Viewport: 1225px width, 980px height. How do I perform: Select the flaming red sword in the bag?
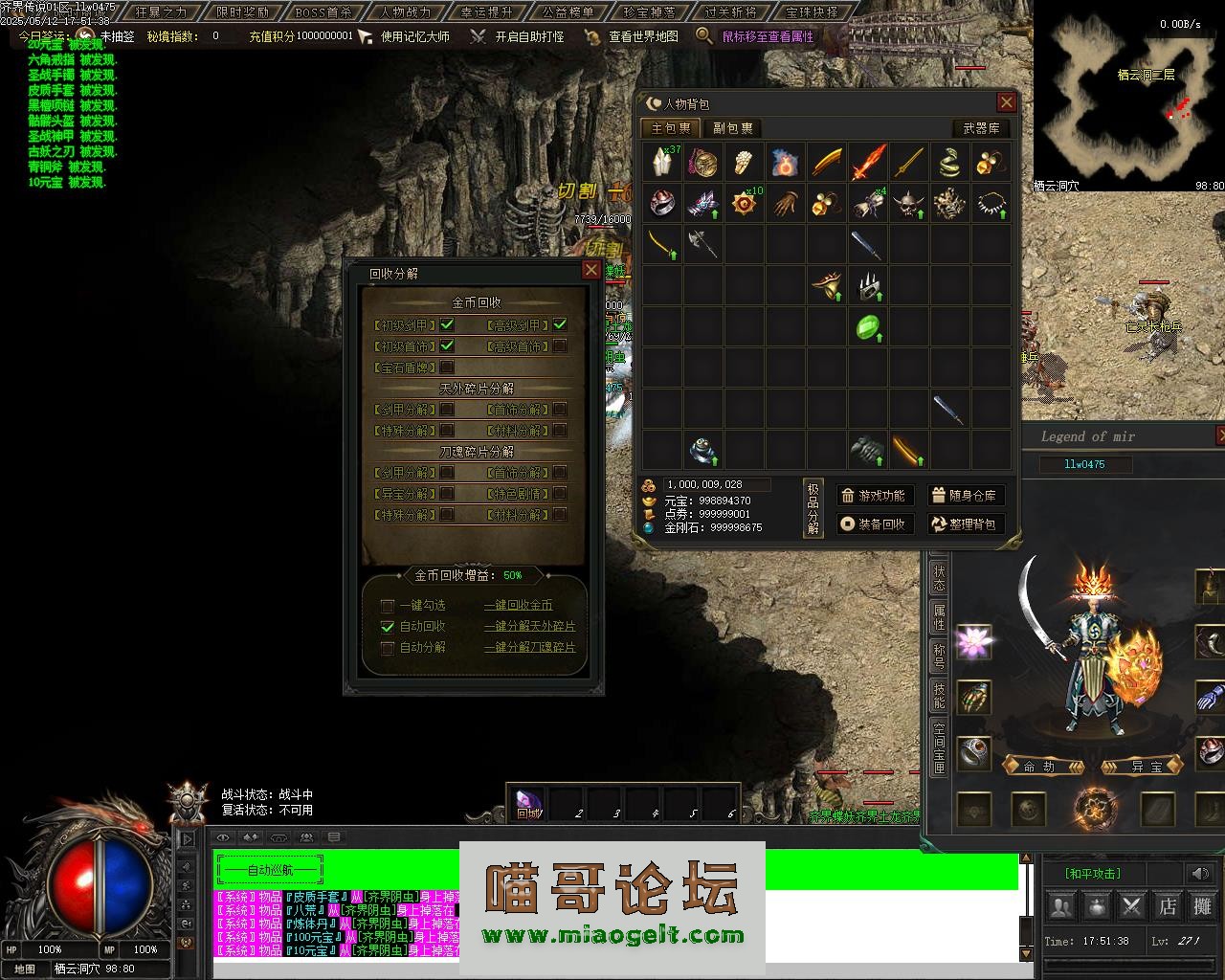(868, 162)
